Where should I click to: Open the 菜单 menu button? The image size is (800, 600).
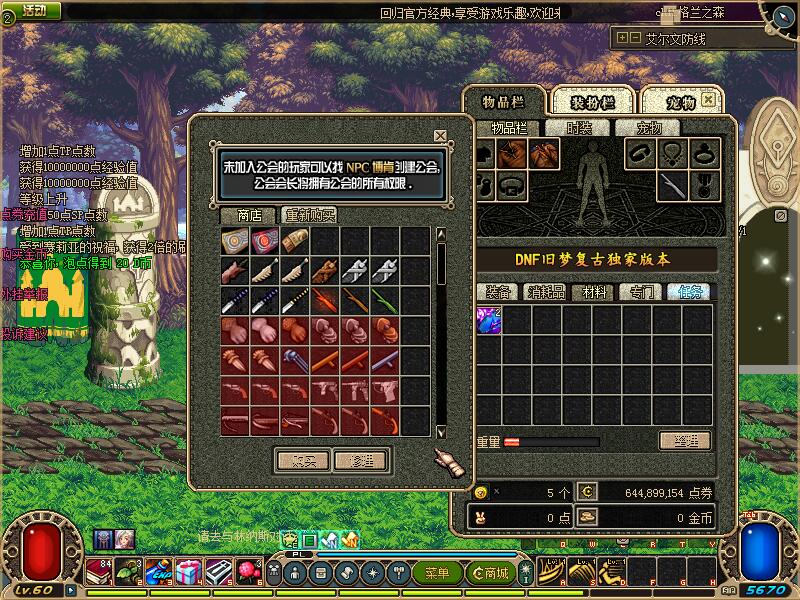click(x=437, y=573)
